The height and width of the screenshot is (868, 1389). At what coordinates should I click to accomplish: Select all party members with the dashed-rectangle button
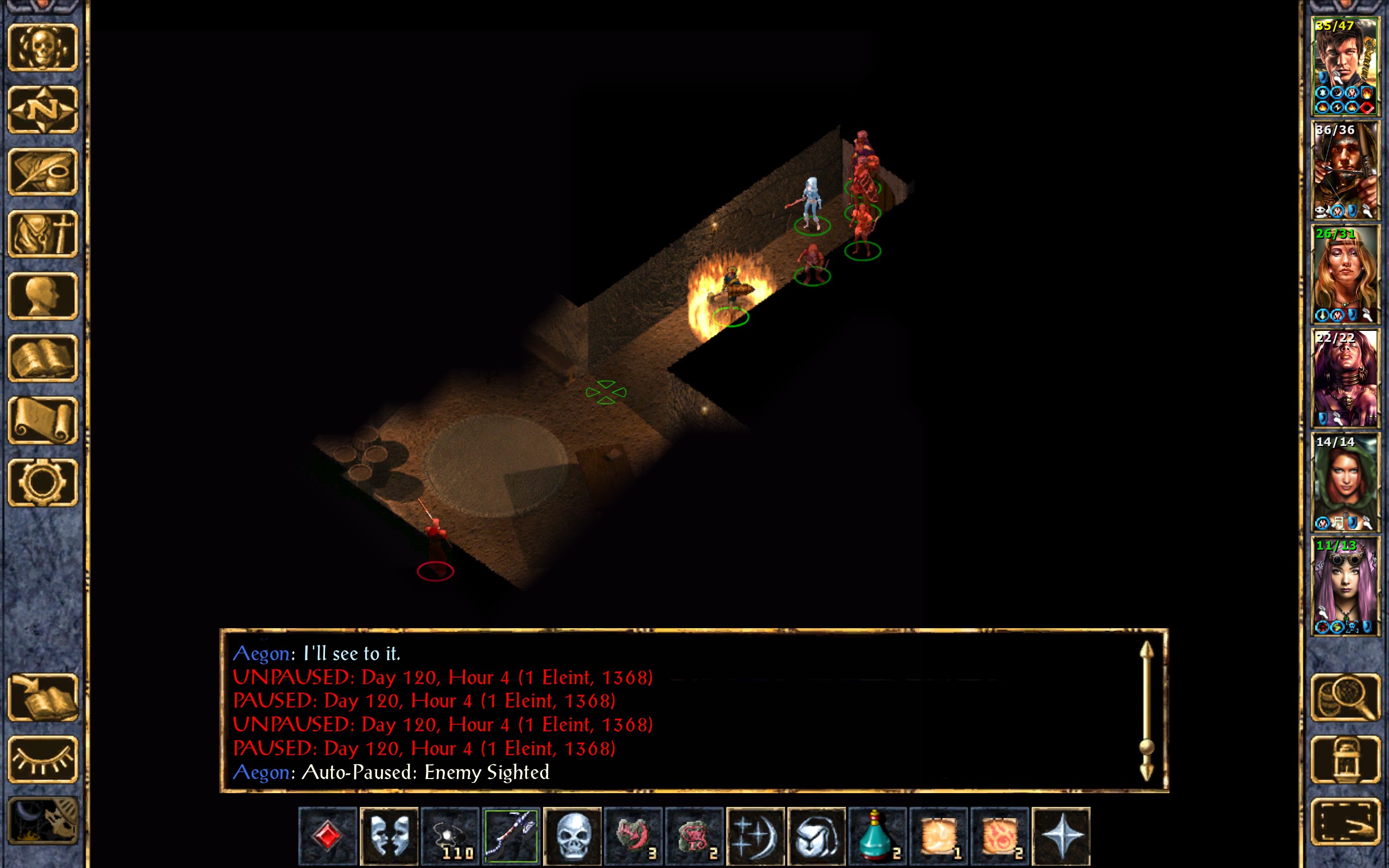pos(1345,821)
